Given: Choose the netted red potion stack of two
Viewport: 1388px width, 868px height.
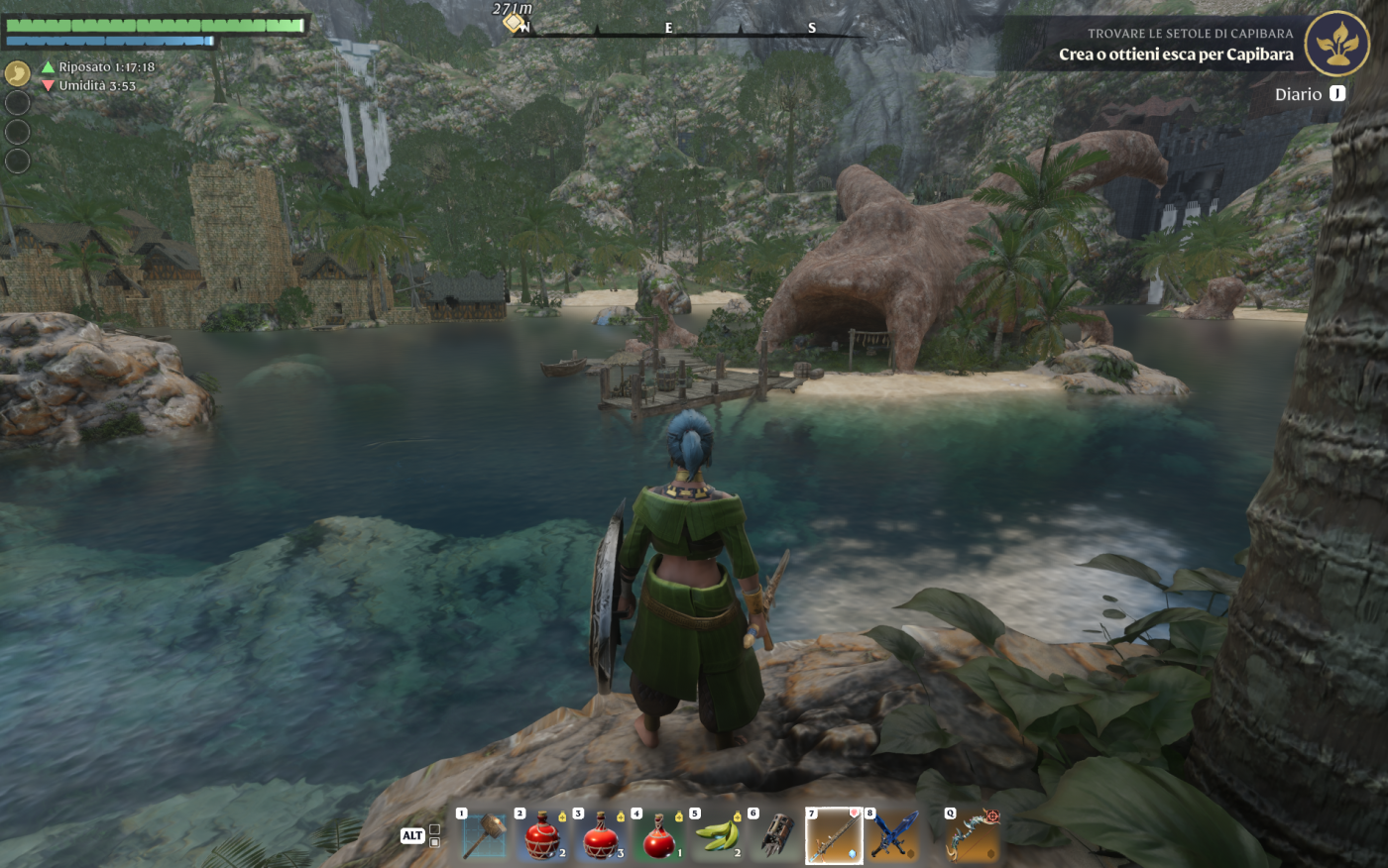Looking at the screenshot, I should point(542,836).
